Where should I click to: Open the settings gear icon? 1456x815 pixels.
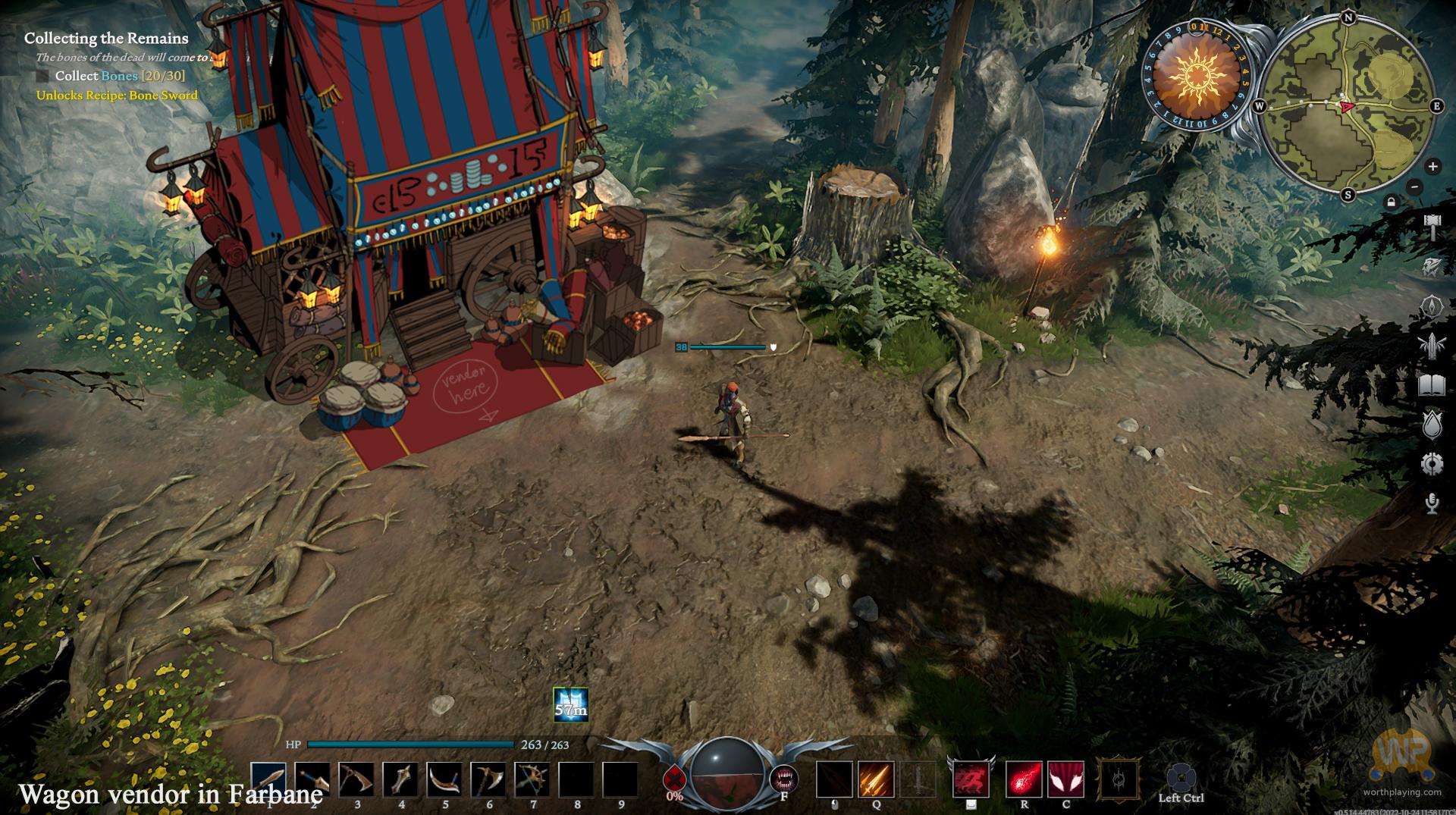(1432, 464)
